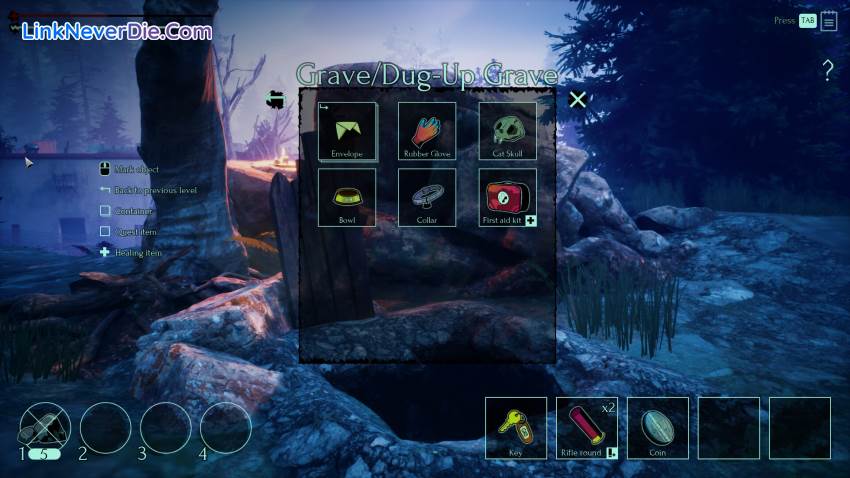Take the Envelope from the grave

tap(347, 131)
